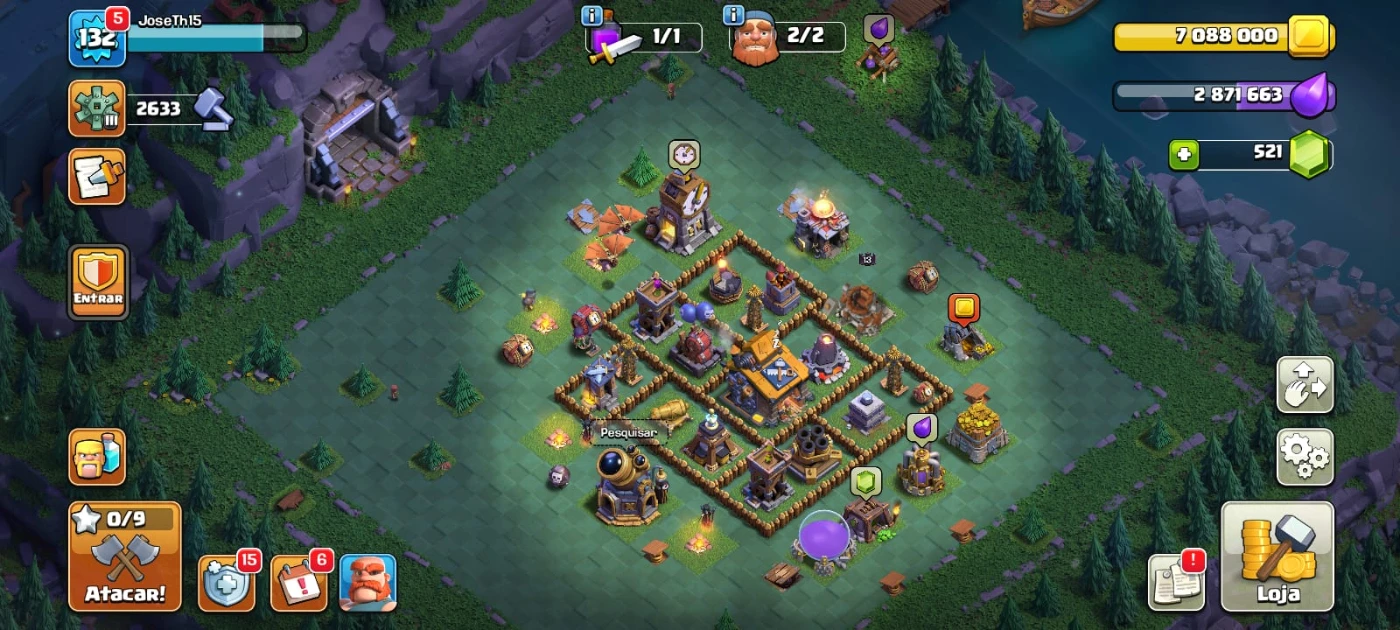Tap the Atacar! attack button
The height and width of the screenshot is (630, 1400).
tap(125, 556)
